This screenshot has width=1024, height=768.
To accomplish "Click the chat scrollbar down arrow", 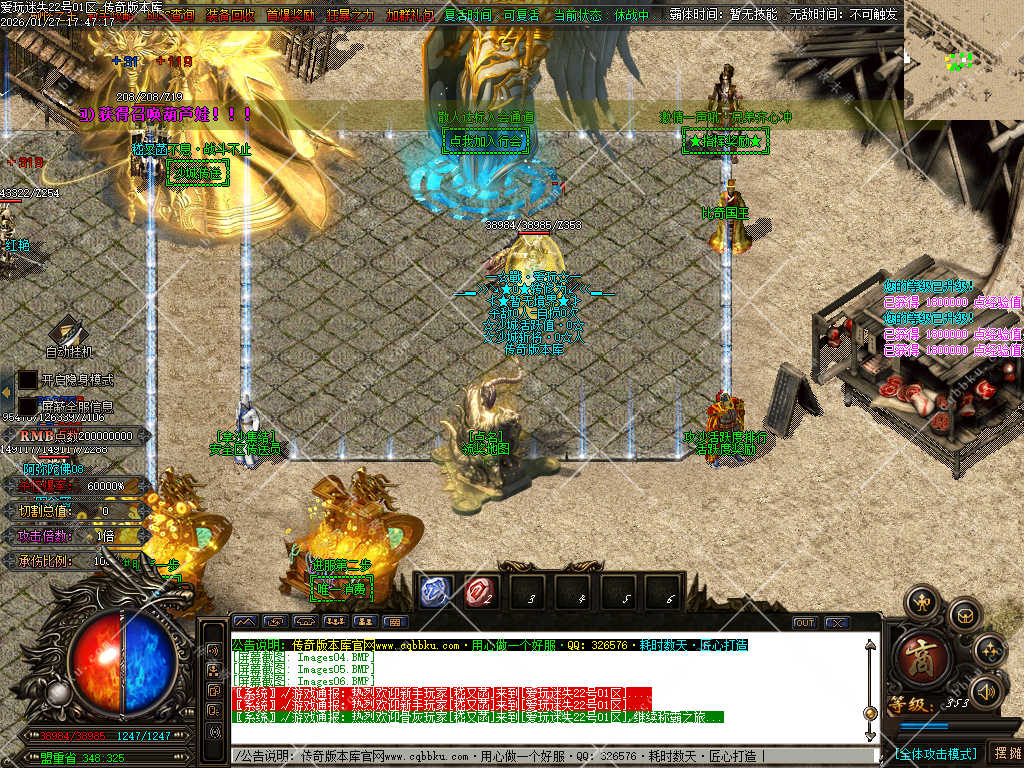I will tap(870, 733).
